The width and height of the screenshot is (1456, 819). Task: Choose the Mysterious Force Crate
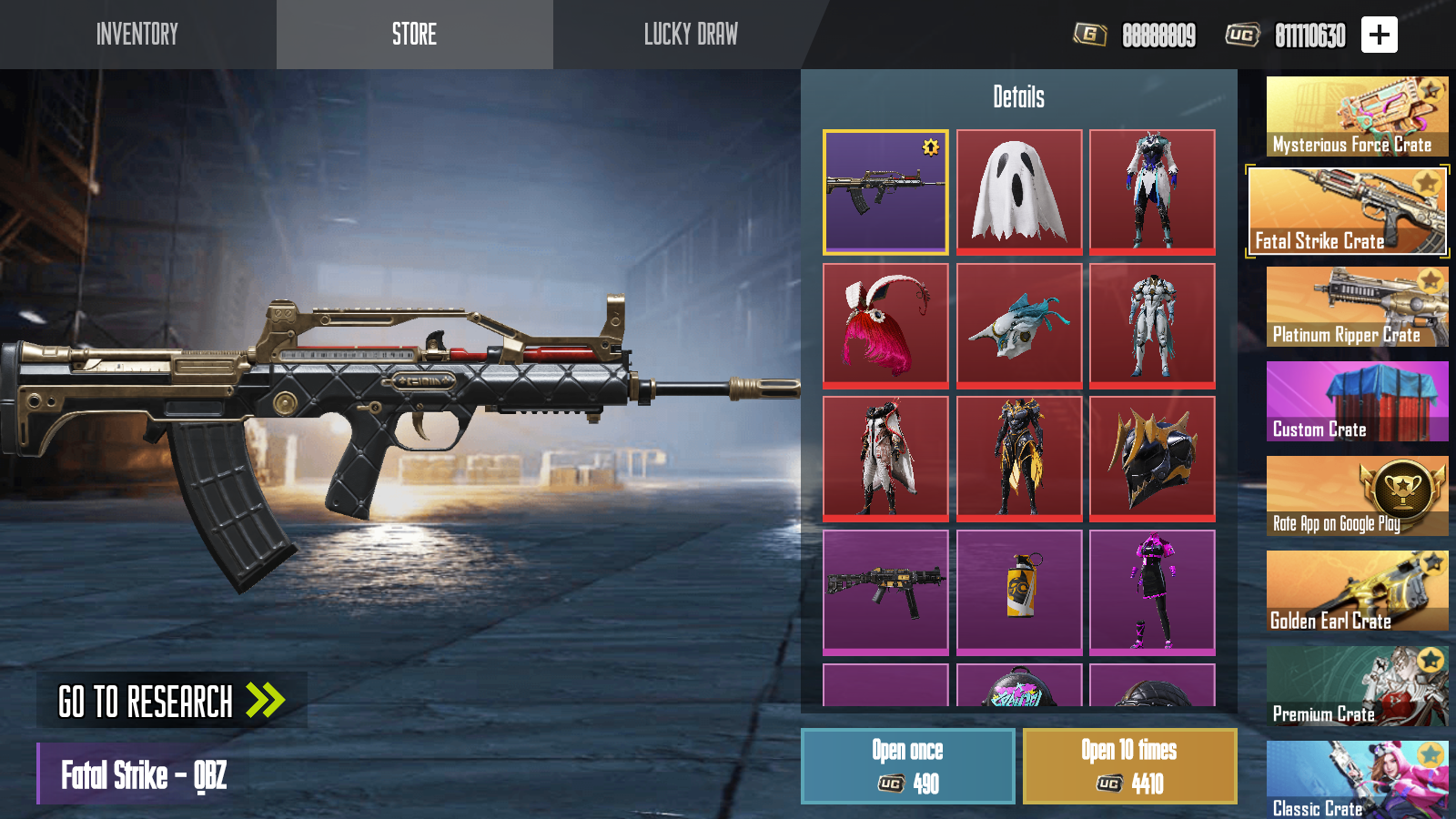pos(1357,116)
